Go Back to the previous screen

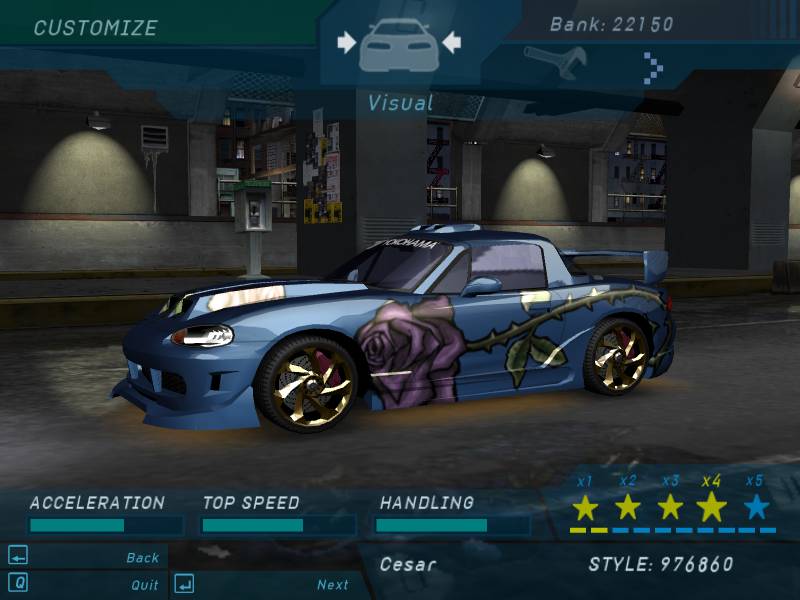(x=143, y=558)
